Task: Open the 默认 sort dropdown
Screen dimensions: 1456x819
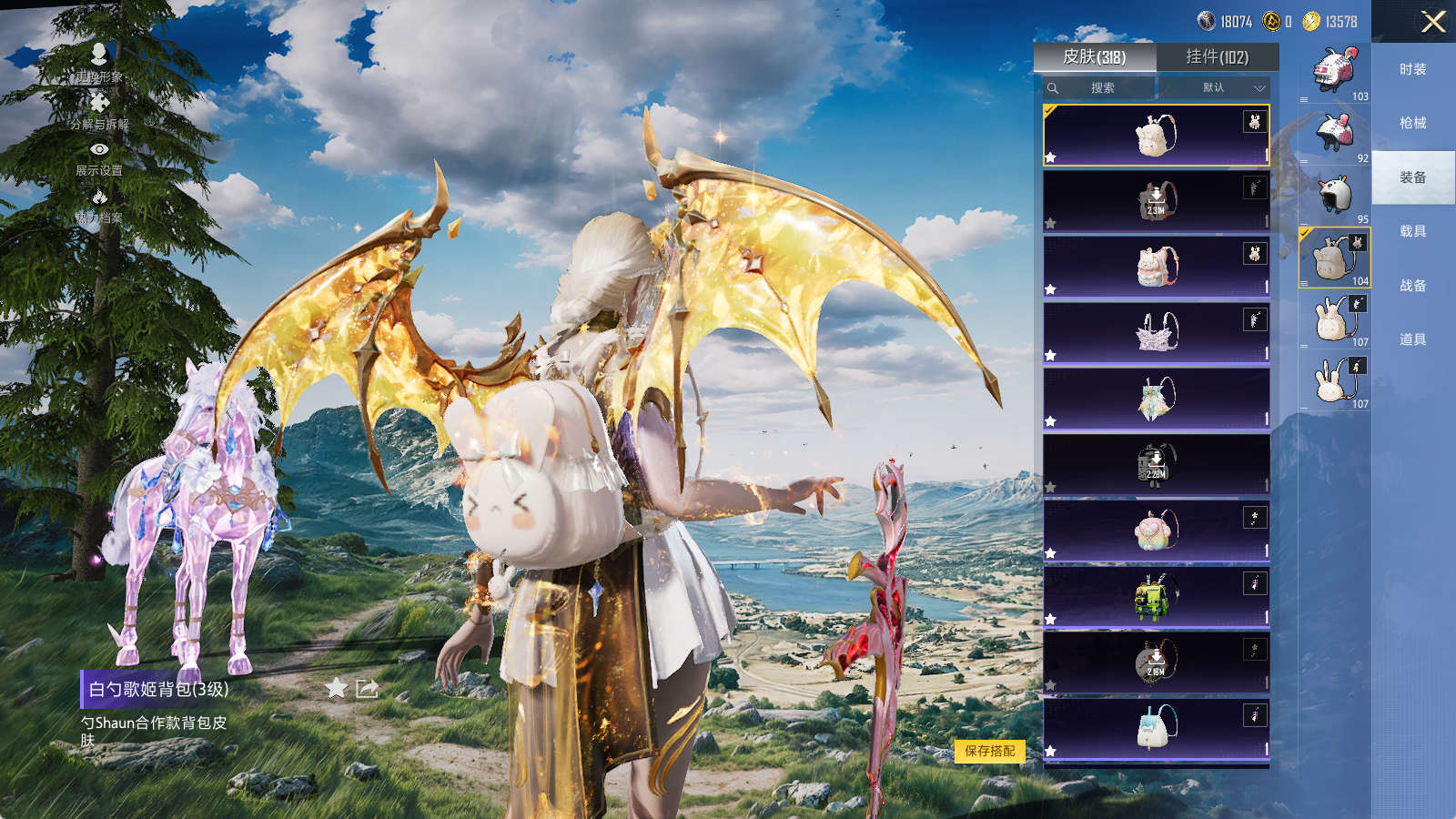Action: [x=1214, y=87]
